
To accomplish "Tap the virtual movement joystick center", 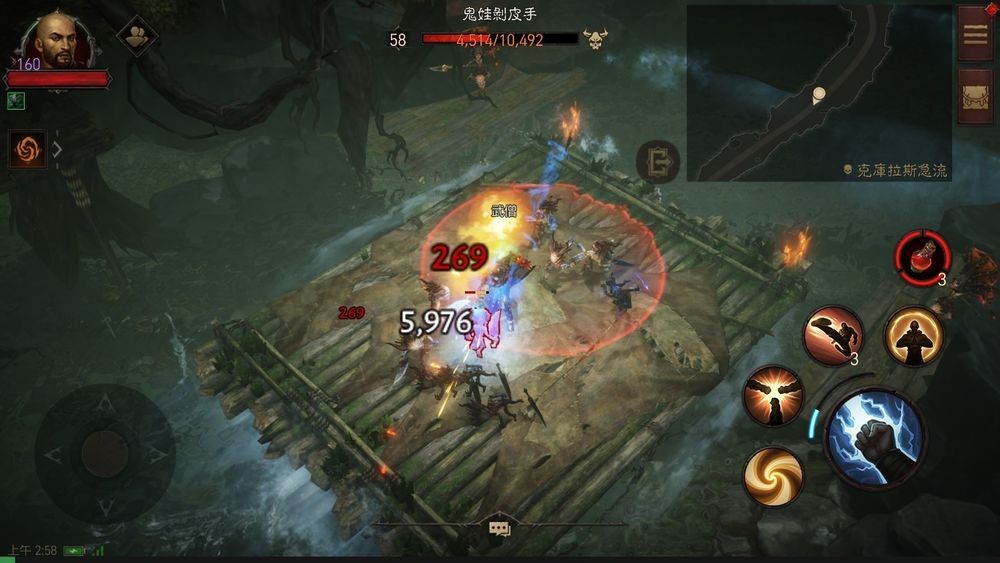I will (104, 454).
